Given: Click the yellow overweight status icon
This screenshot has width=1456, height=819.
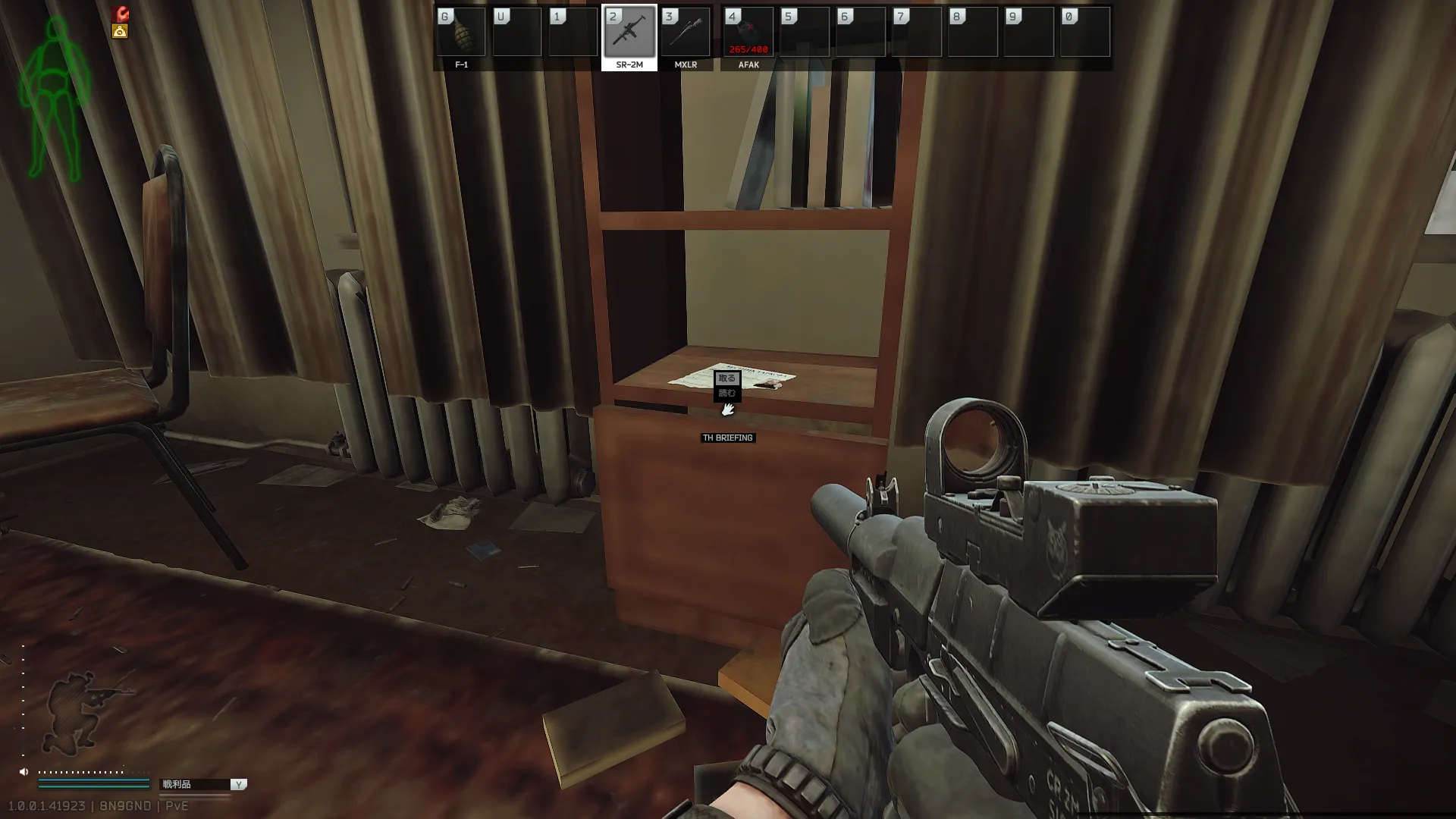Looking at the screenshot, I should coord(120,31).
